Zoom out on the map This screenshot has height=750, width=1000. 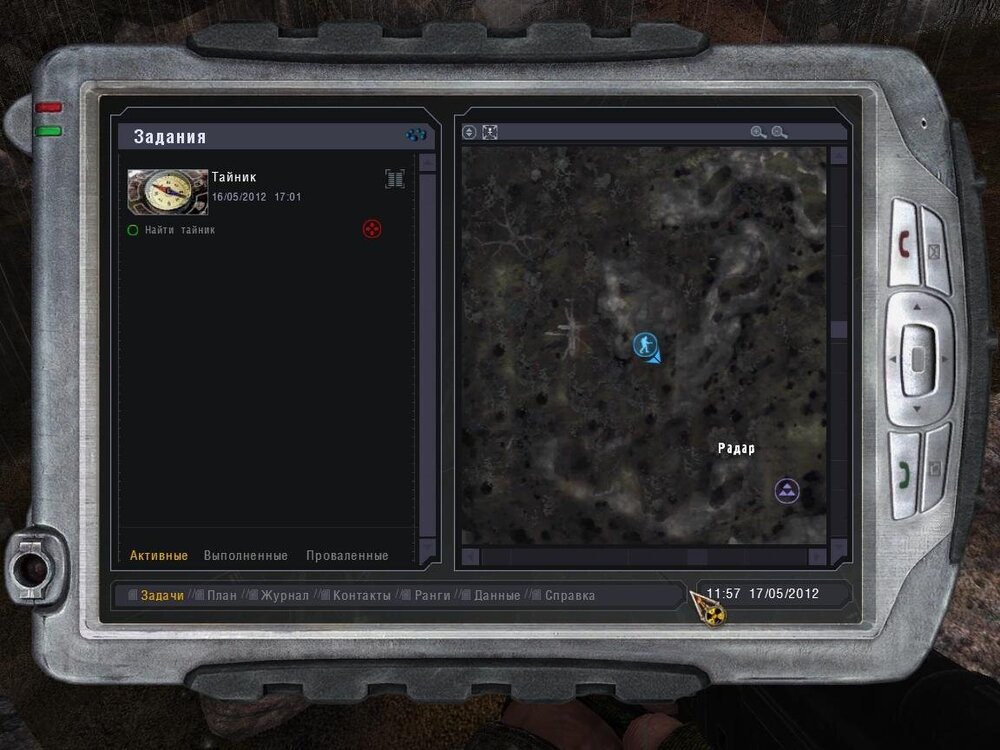(x=779, y=132)
